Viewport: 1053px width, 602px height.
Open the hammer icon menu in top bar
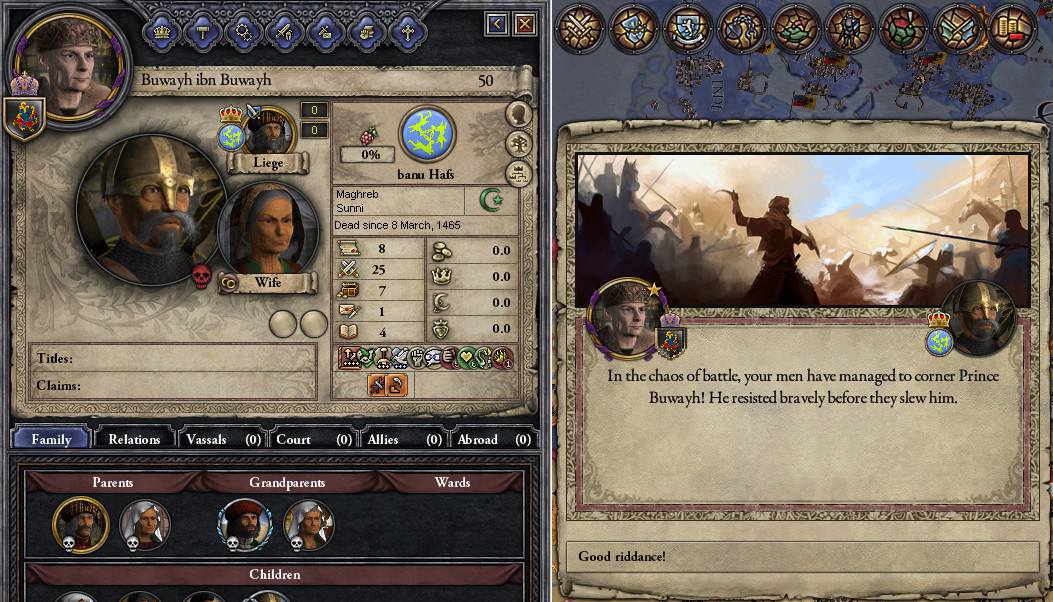(203, 31)
